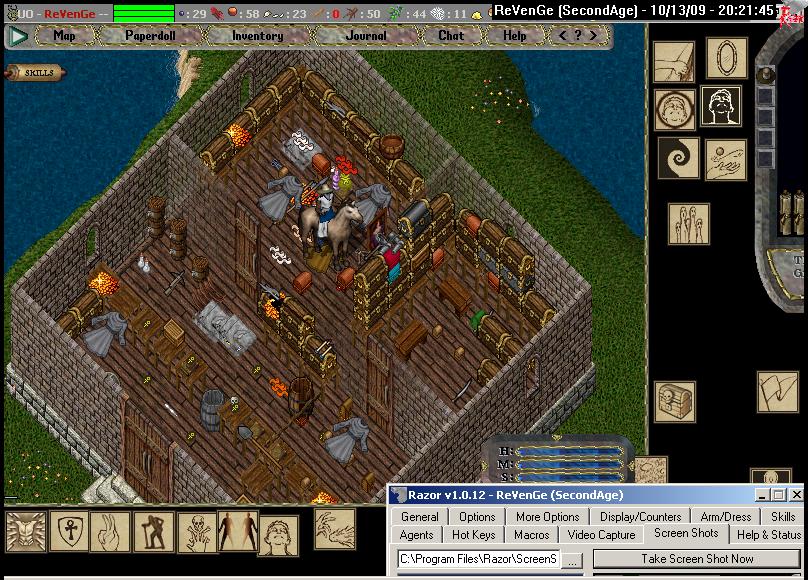Take Screen Shot Now in Razor
The width and height of the screenshot is (808, 580).
pyautogui.click(x=697, y=559)
